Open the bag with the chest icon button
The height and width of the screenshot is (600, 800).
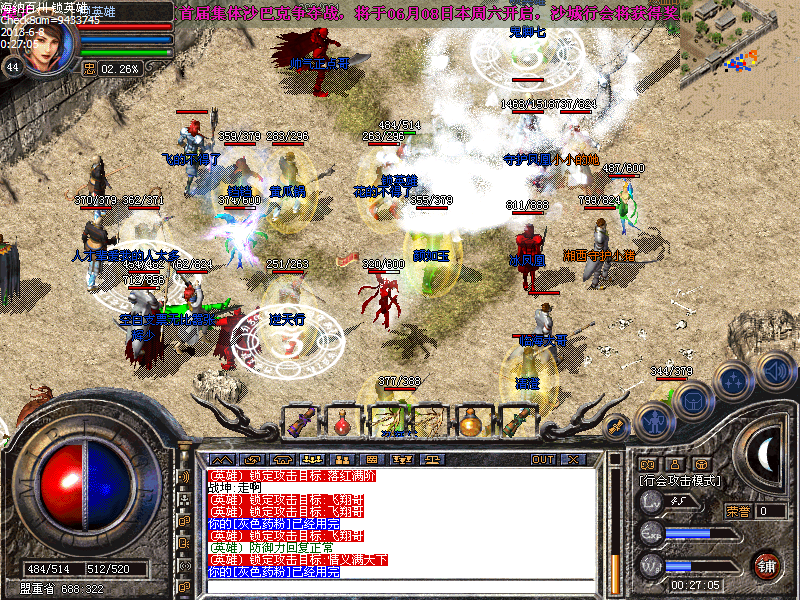(x=692, y=400)
